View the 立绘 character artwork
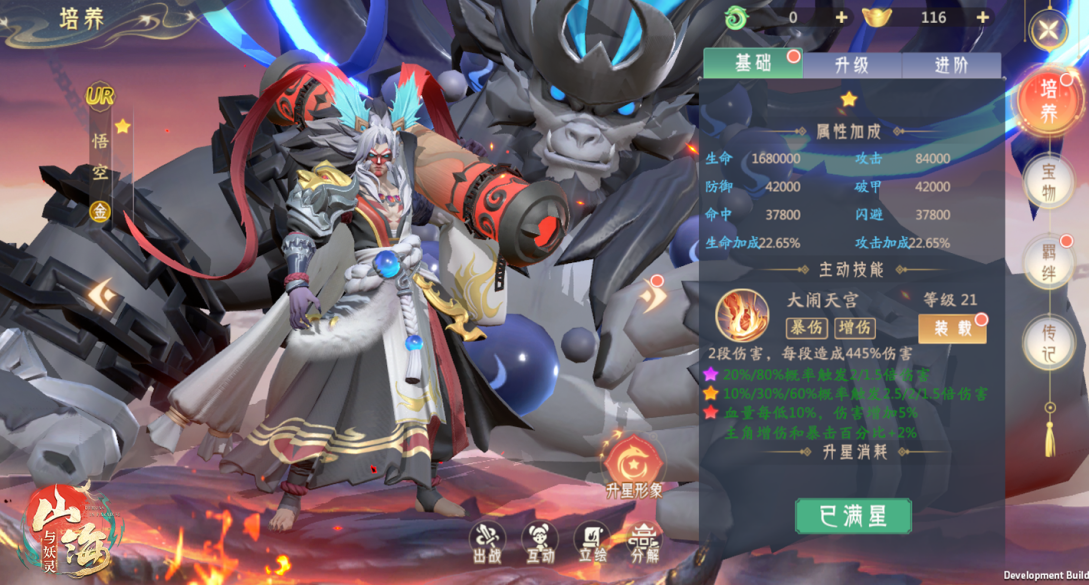1089x585 pixels. pos(592,541)
